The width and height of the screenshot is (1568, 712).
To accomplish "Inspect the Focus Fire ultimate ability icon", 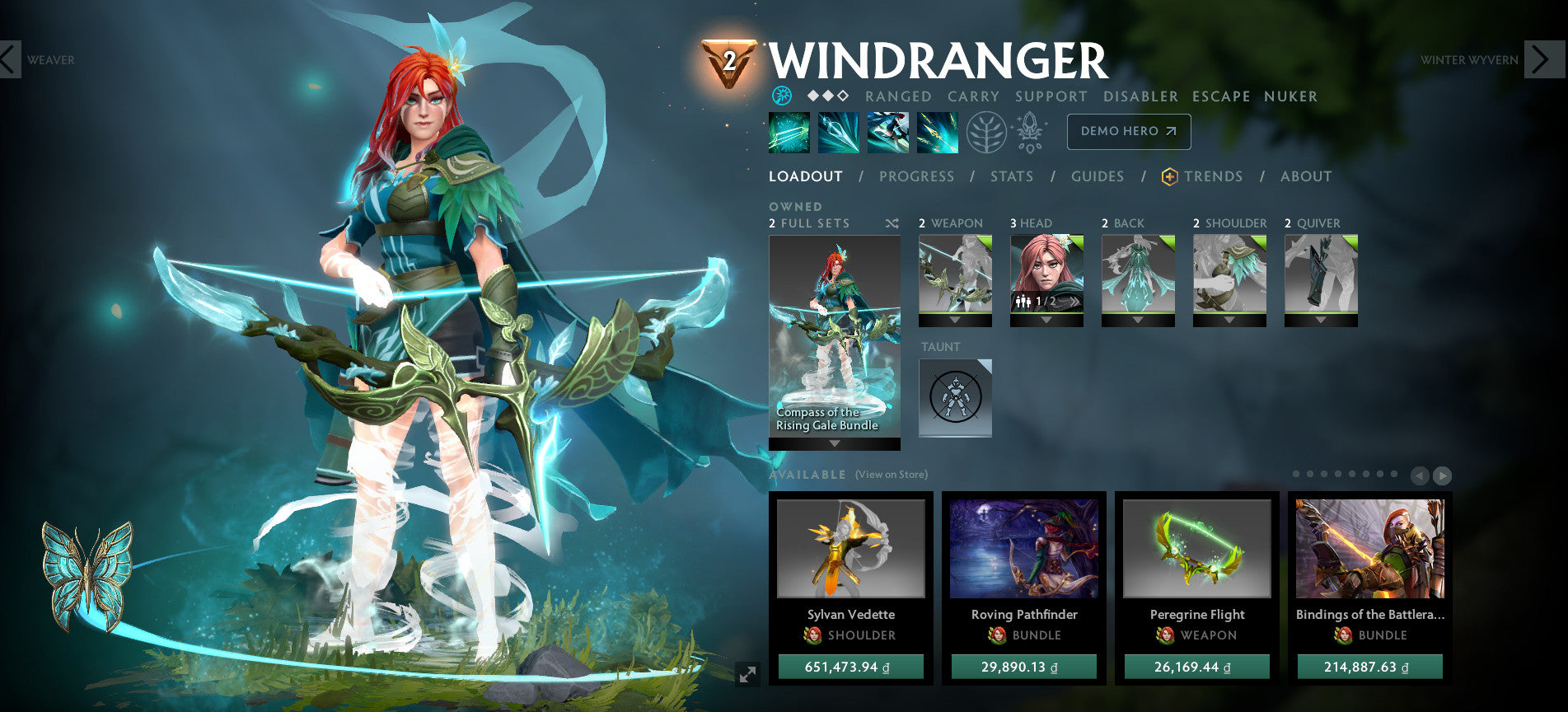I will click(x=939, y=132).
